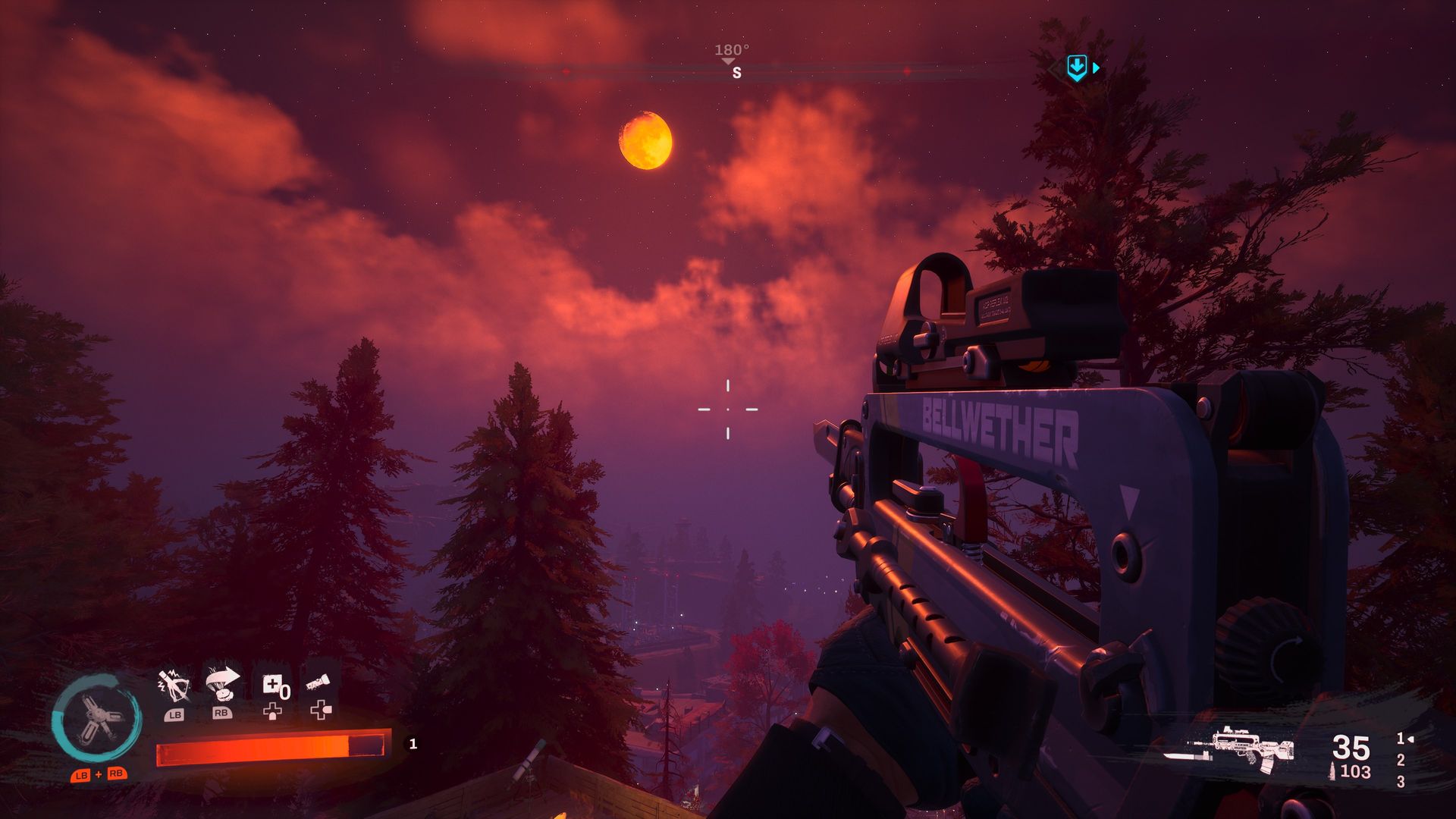The width and height of the screenshot is (1456, 819).
Task: Click the bullet icon beside the 103 reserve count
Action: click(1332, 770)
